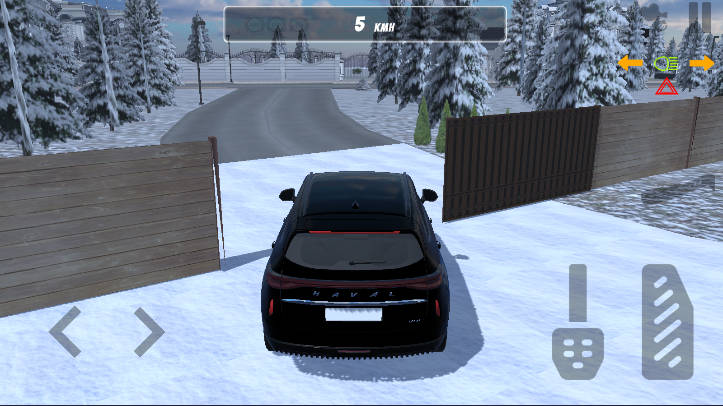This screenshot has height=406, width=723.
Task: Activate the right turn signal arrow
Action: [702, 63]
